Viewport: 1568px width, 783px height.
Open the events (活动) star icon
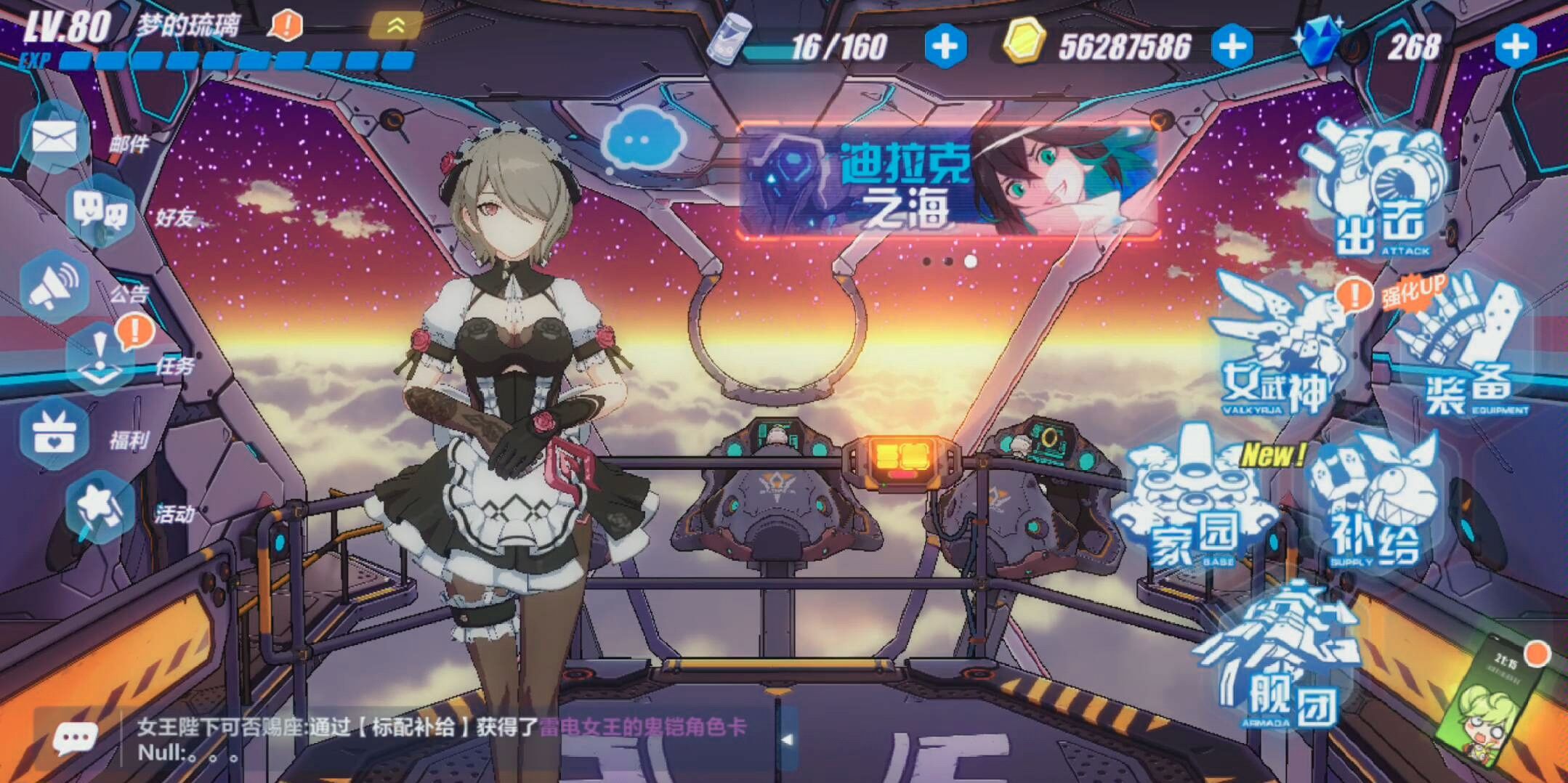100,508
